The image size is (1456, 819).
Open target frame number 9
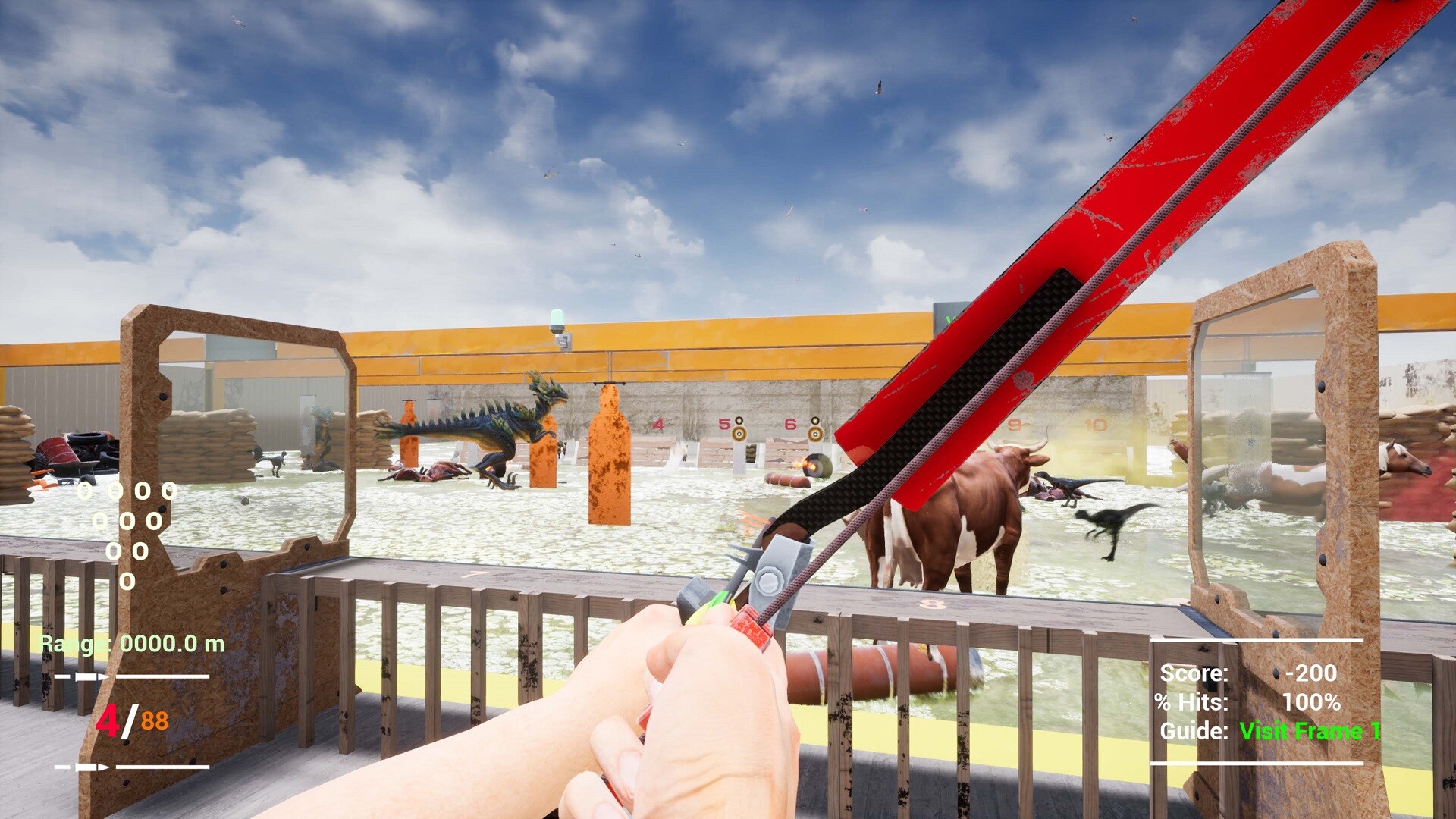[x=1016, y=423]
